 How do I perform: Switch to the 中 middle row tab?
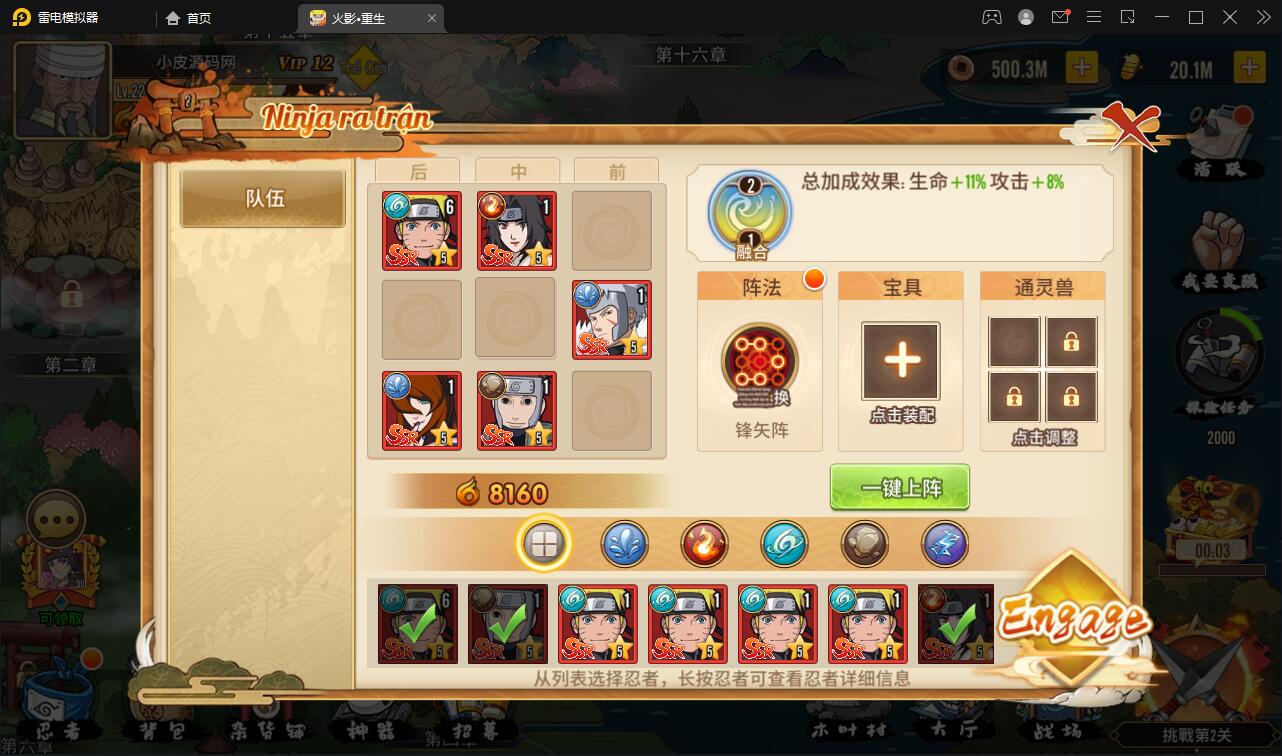[518, 171]
